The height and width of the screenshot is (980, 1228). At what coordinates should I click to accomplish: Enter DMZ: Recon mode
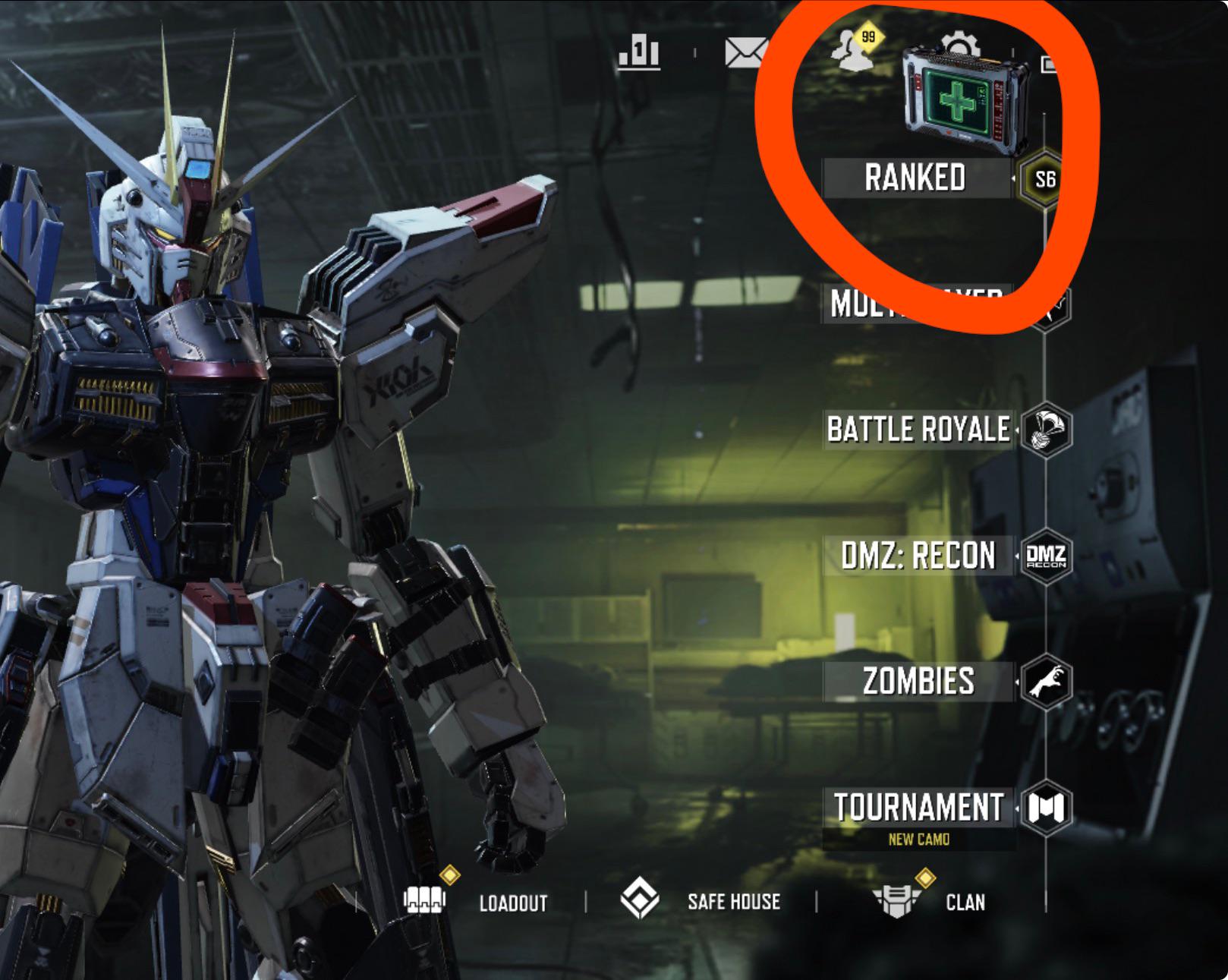918,556
